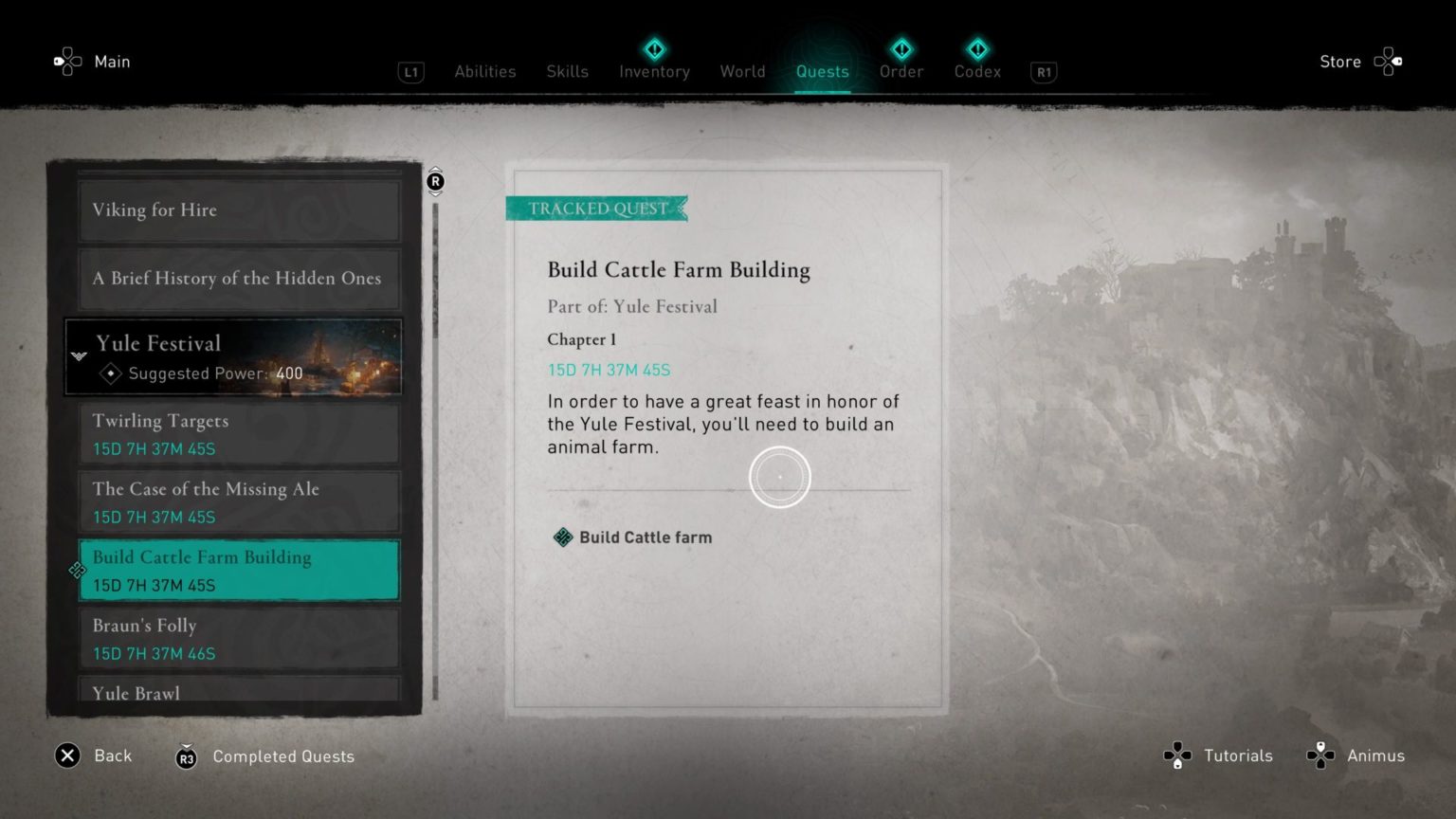Click the suggested power crest in Yule Festival entry
The image size is (1456, 819).
(111, 373)
